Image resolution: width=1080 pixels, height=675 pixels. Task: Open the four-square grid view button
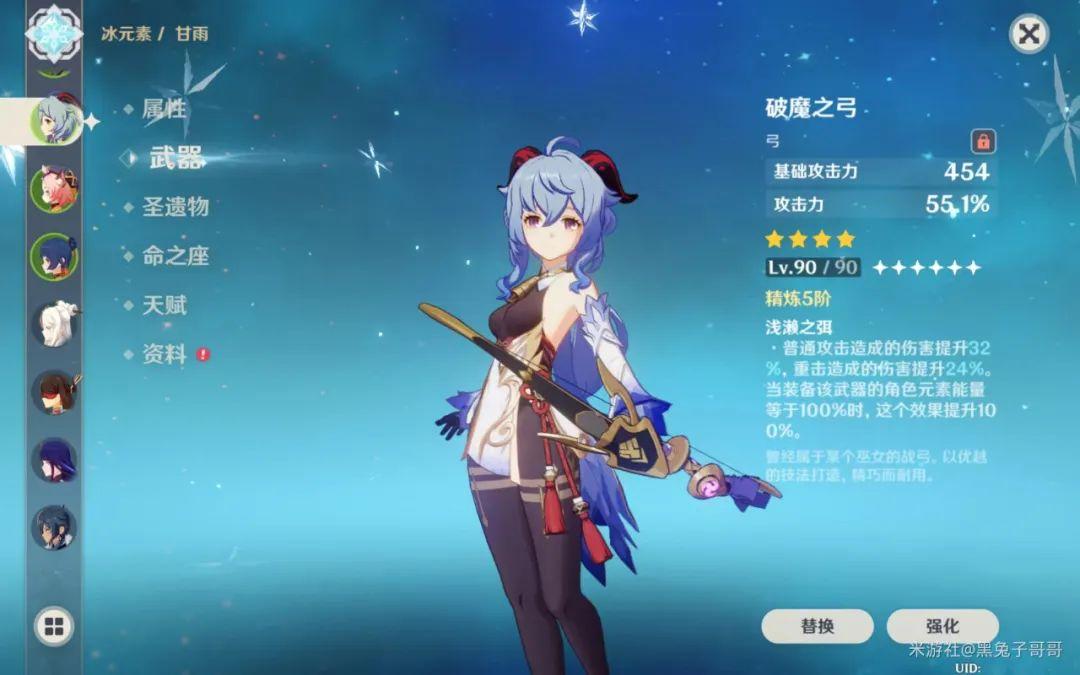coord(54,627)
